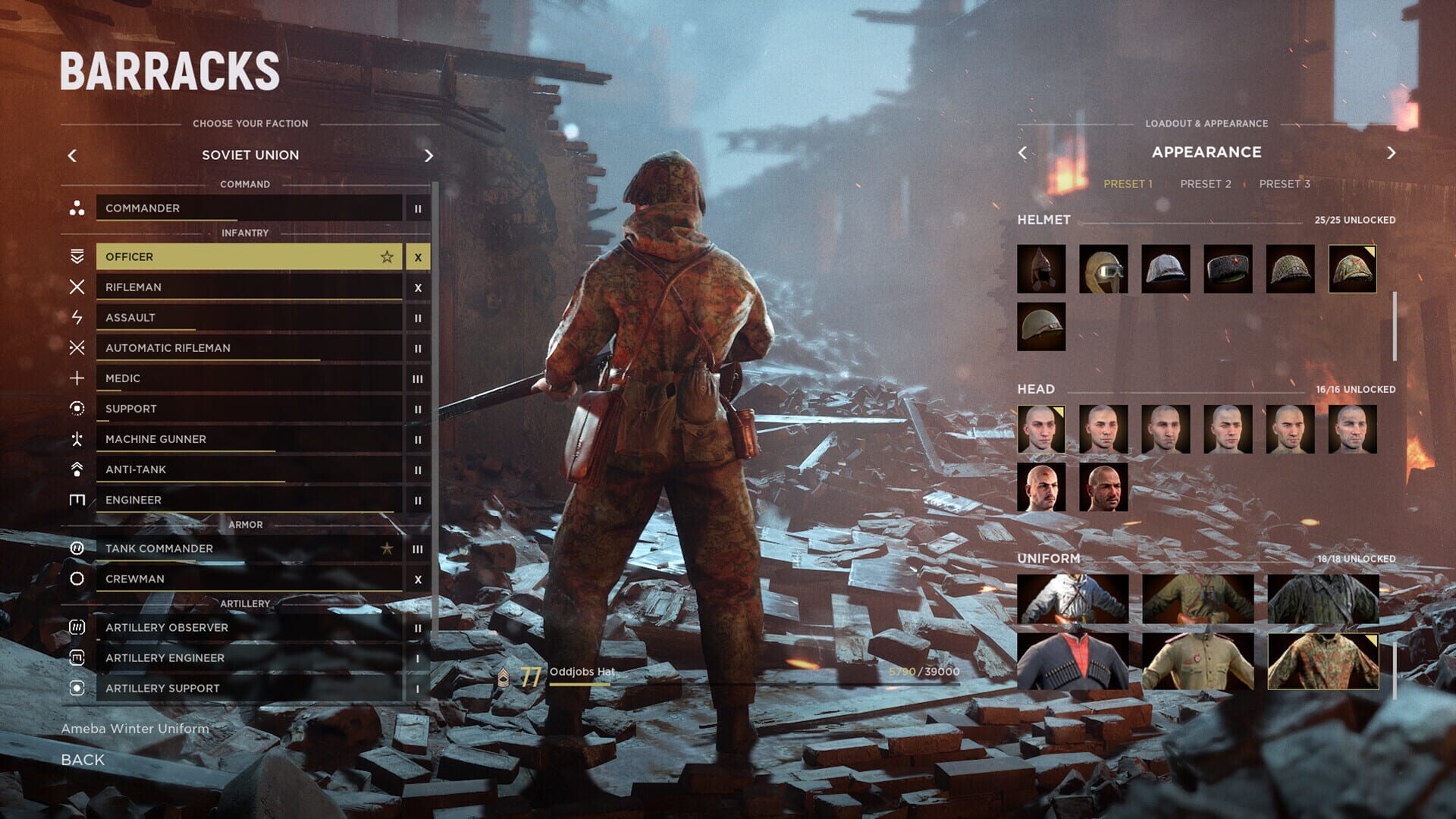The image size is (1456, 819).
Task: Open the Preset 3 tab
Action: 1285,183
